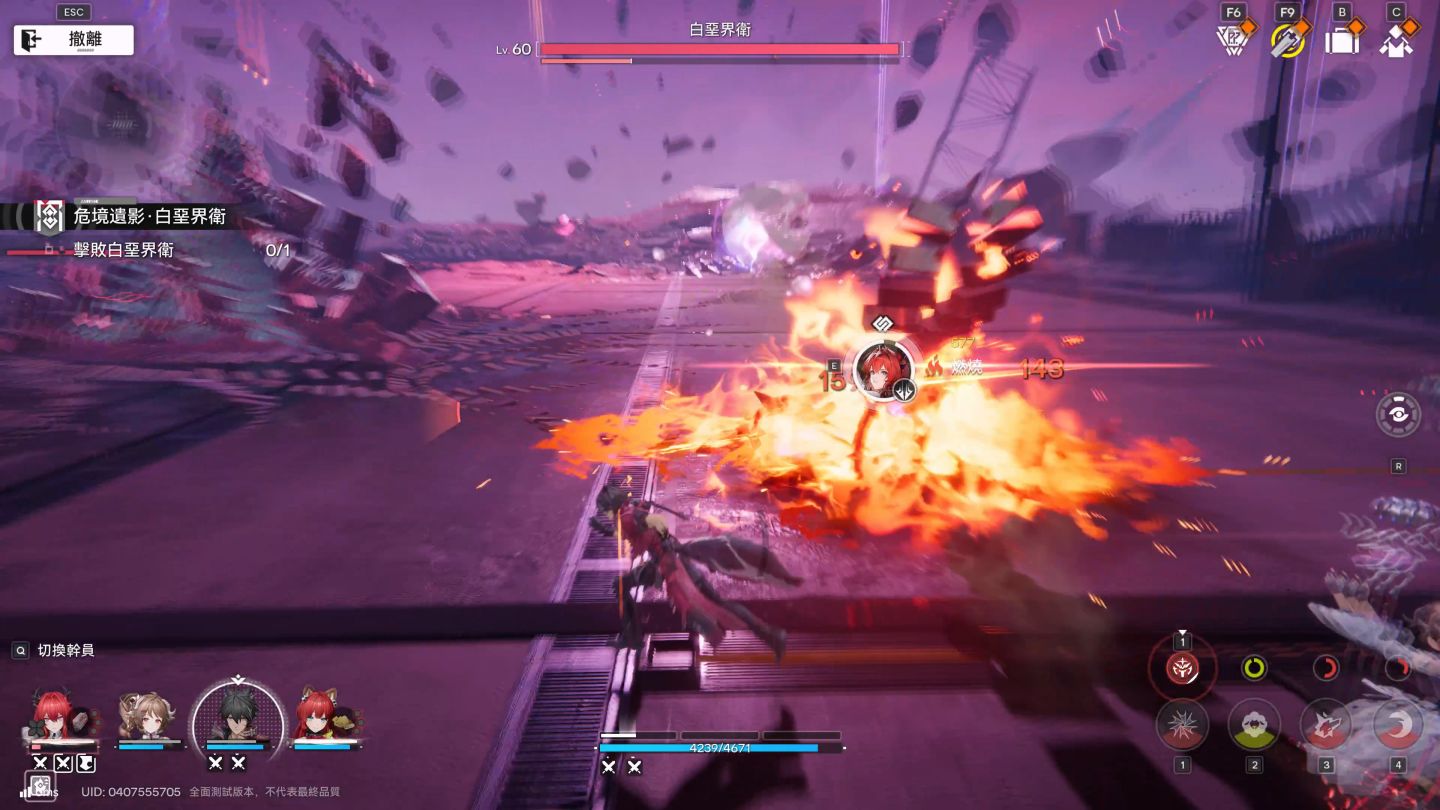Open the triangular emblem menu icon
The width and height of the screenshot is (1440, 810).
tap(1232, 41)
